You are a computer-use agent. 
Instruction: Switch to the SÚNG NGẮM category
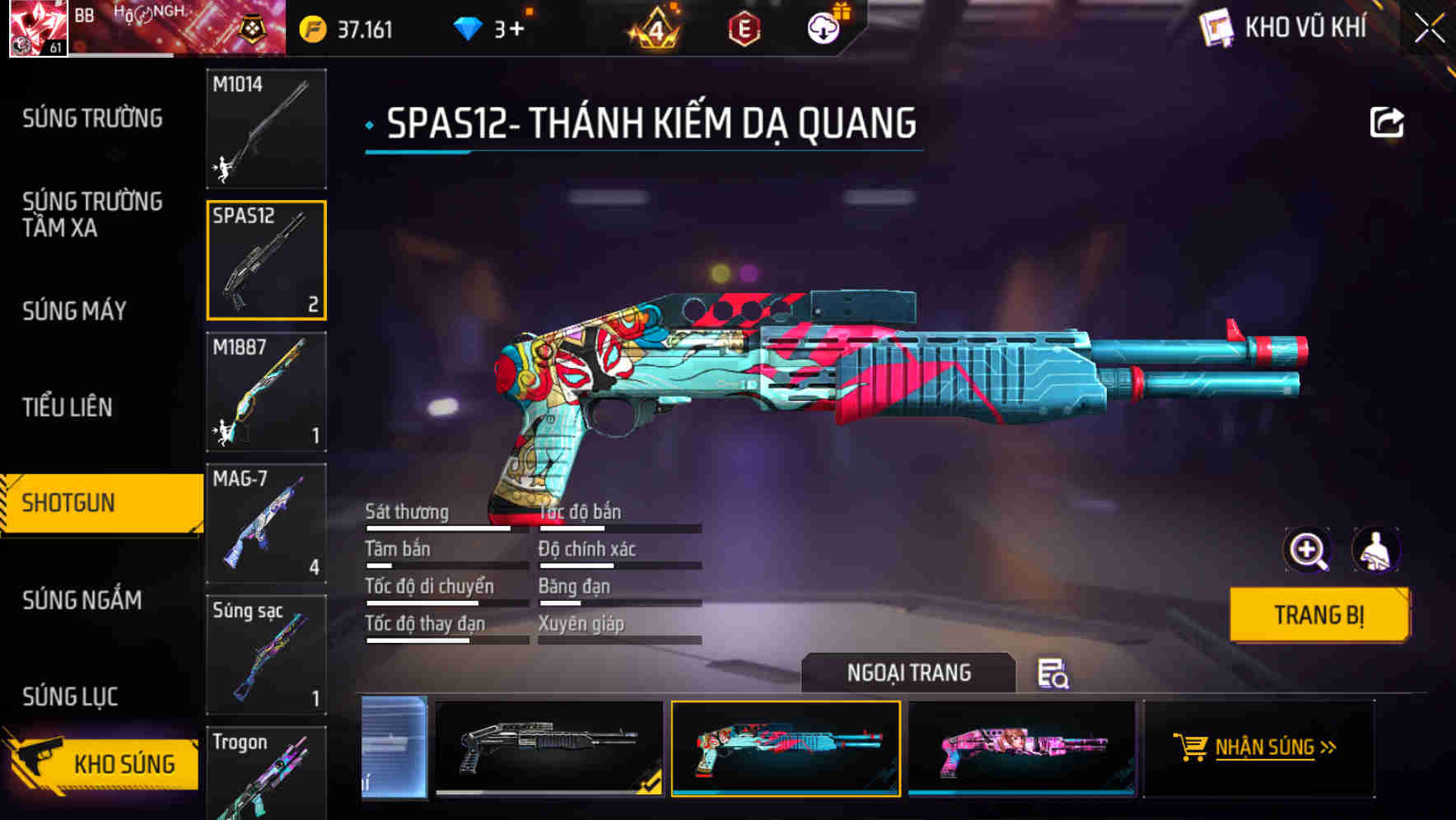pos(85,600)
